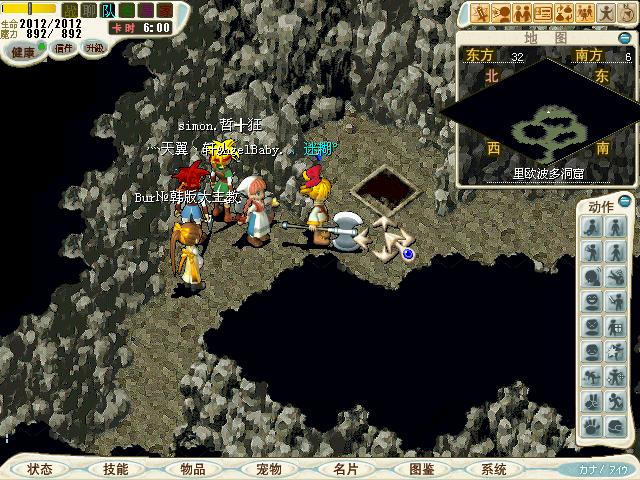Collapse the 动作 actions panel
640x480 pixels.
(x=626, y=203)
